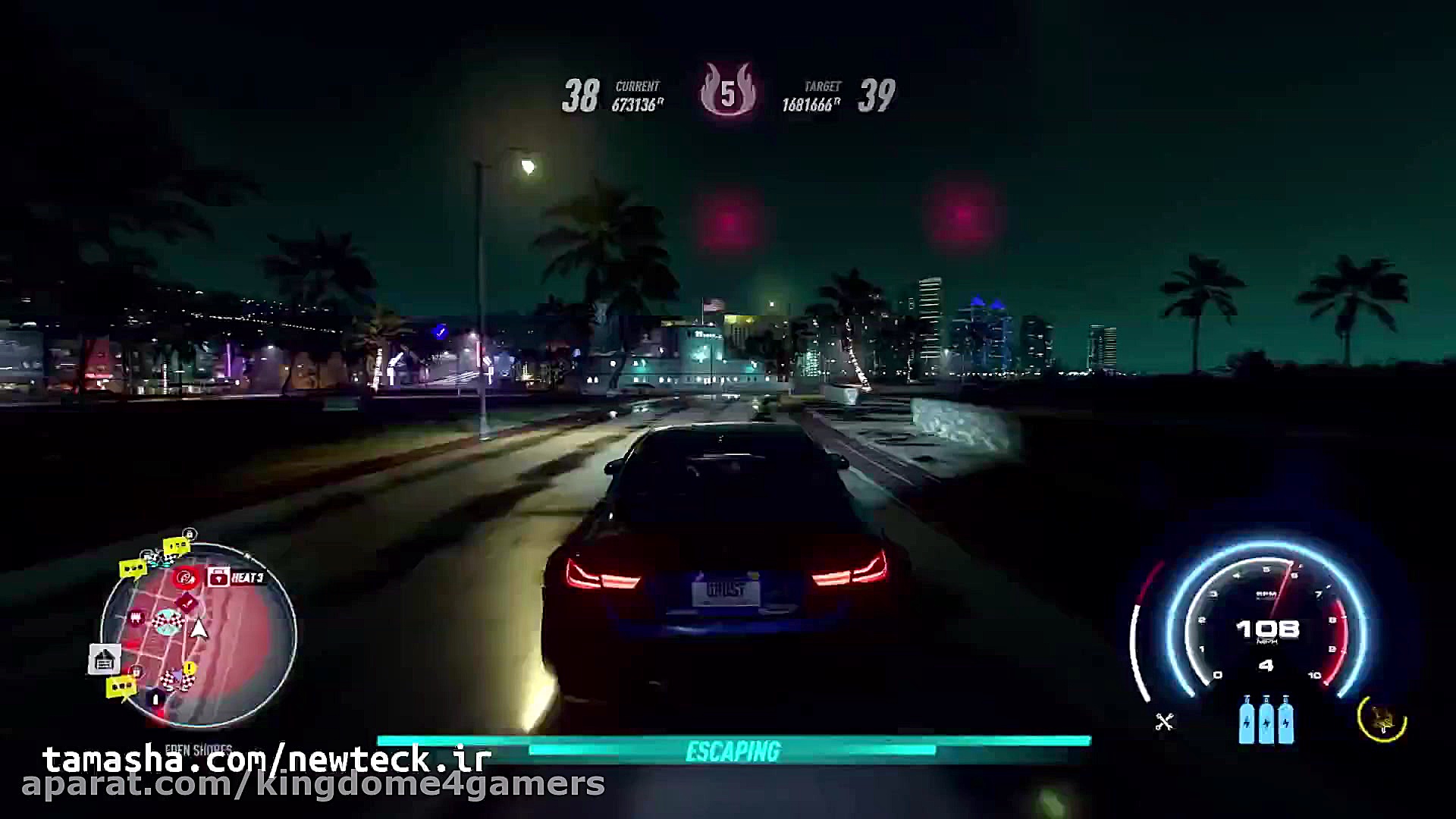This screenshot has height=819, width=1456.
Task: Click the red crew event icon on minimap
Action: point(186,579)
